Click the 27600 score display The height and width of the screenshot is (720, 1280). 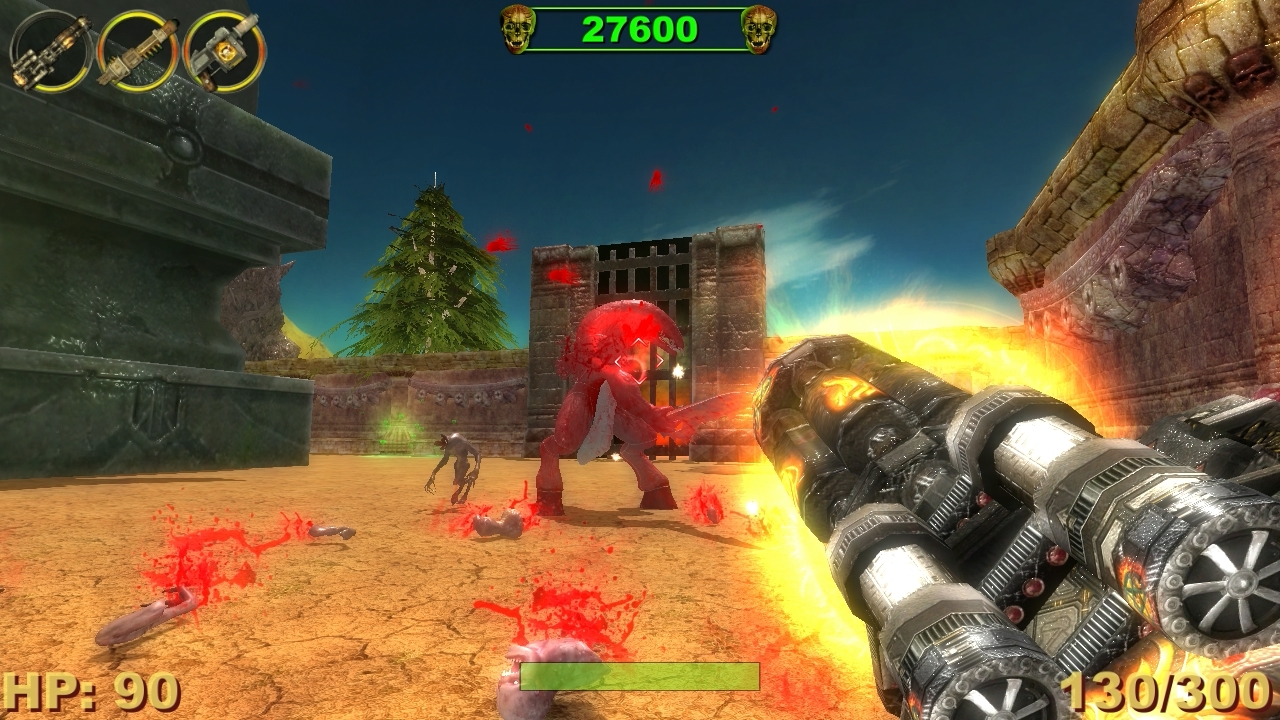pos(636,27)
